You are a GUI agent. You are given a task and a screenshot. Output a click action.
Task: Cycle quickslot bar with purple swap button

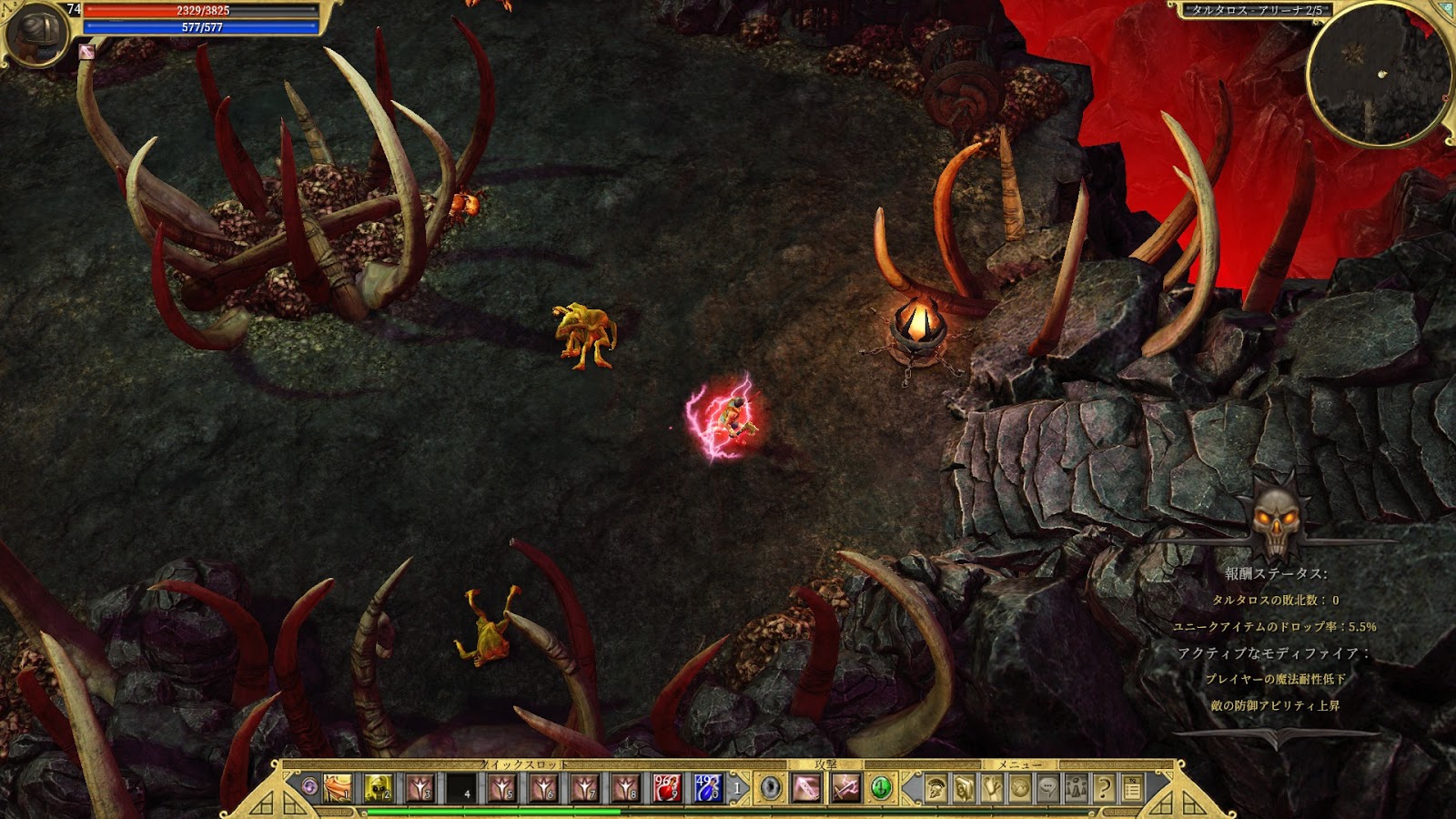[310, 786]
